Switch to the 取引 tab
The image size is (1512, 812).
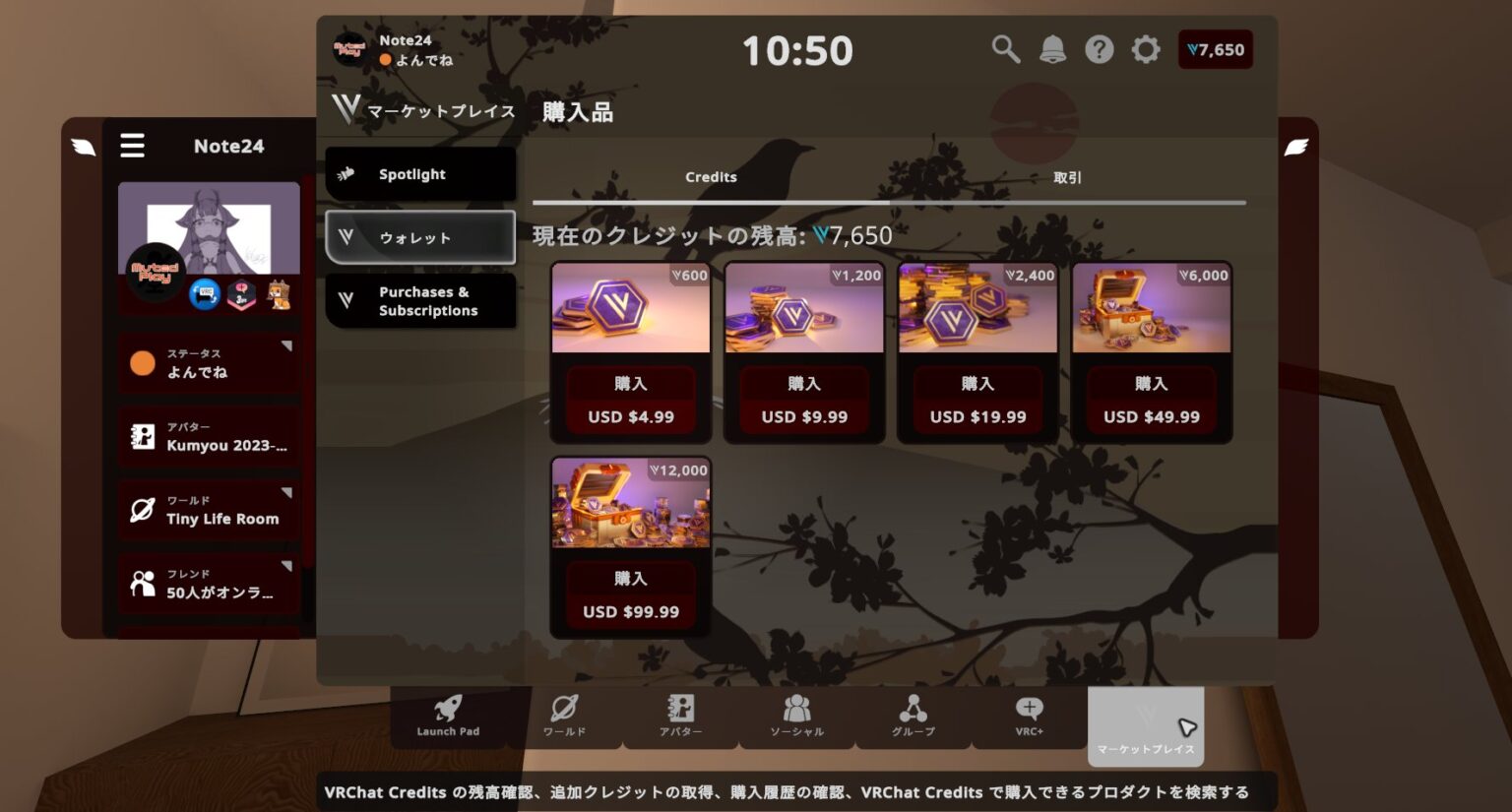point(1069,177)
